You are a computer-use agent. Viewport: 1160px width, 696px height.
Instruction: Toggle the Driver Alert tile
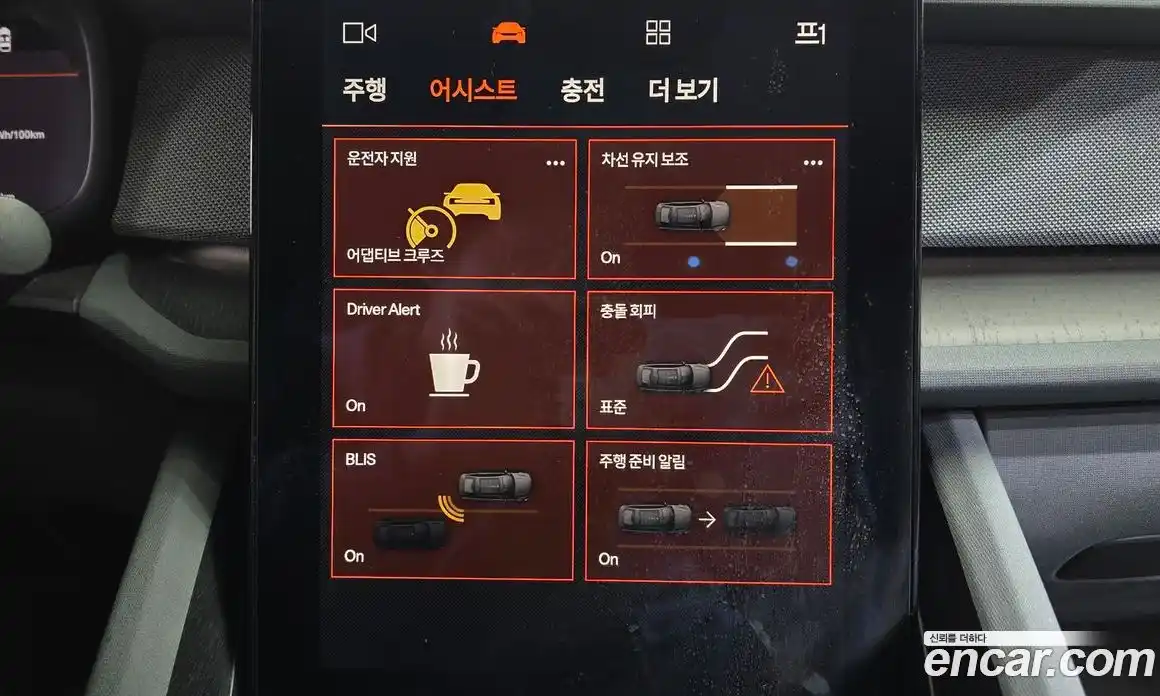pos(454,360)
